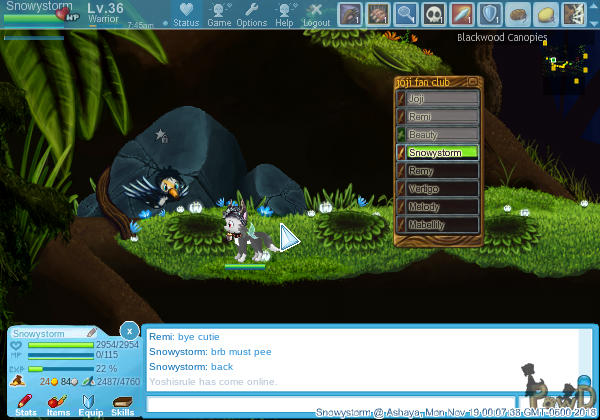Use the skull hotbar item
The image size is (600, 420).
pos(434,14)
